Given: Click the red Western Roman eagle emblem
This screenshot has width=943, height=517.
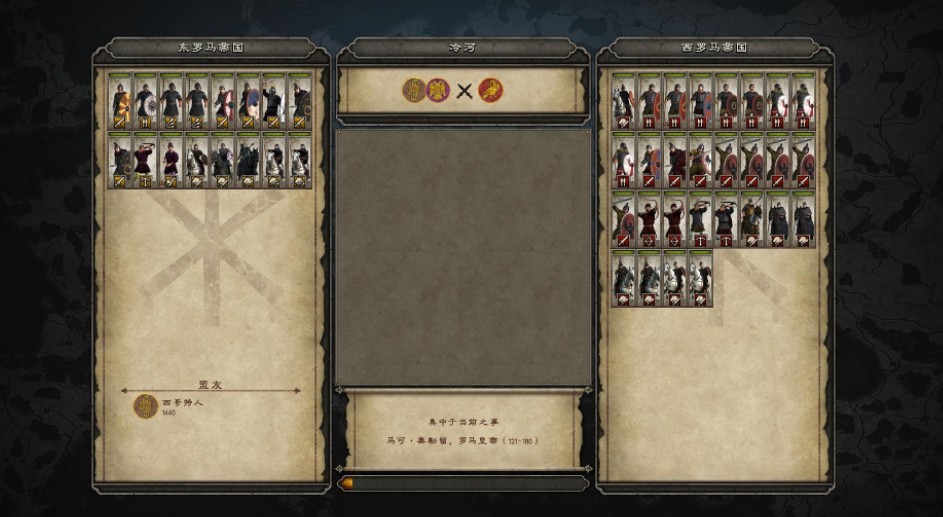Looking at the screenshot, I should [491, 91].
